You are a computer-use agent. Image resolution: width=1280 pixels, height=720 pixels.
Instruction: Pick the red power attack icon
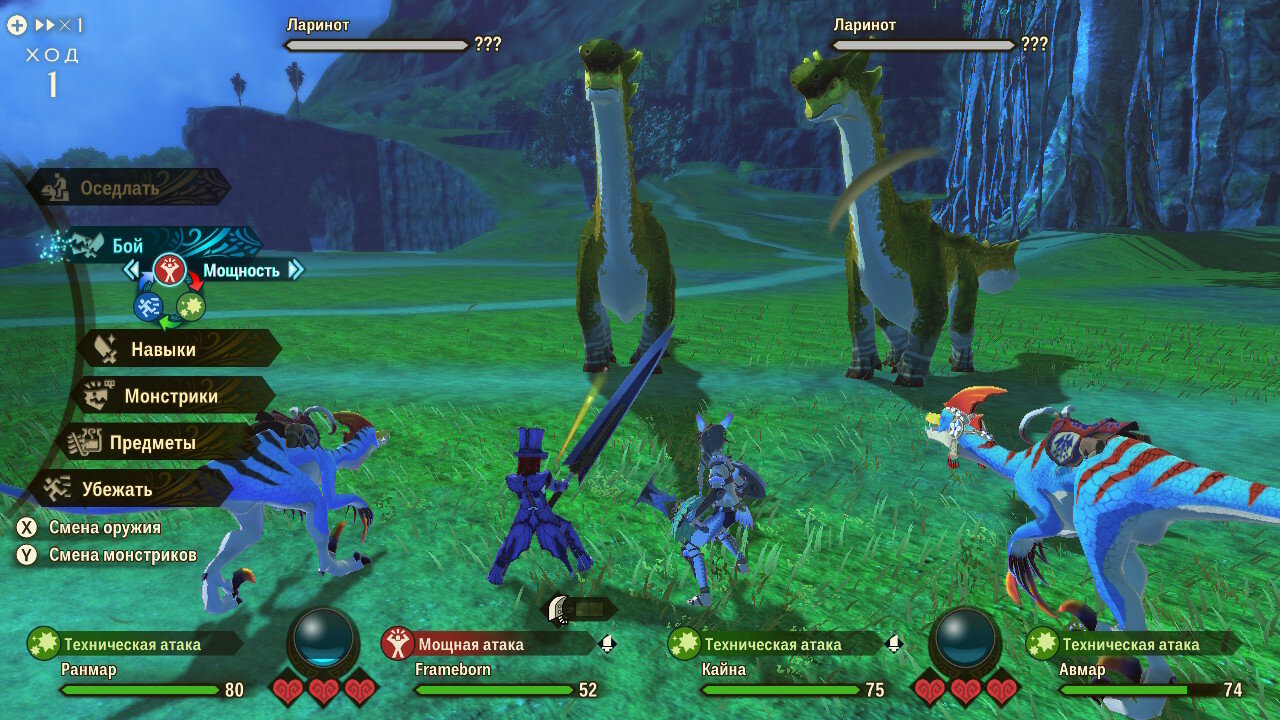pos(169,269)
